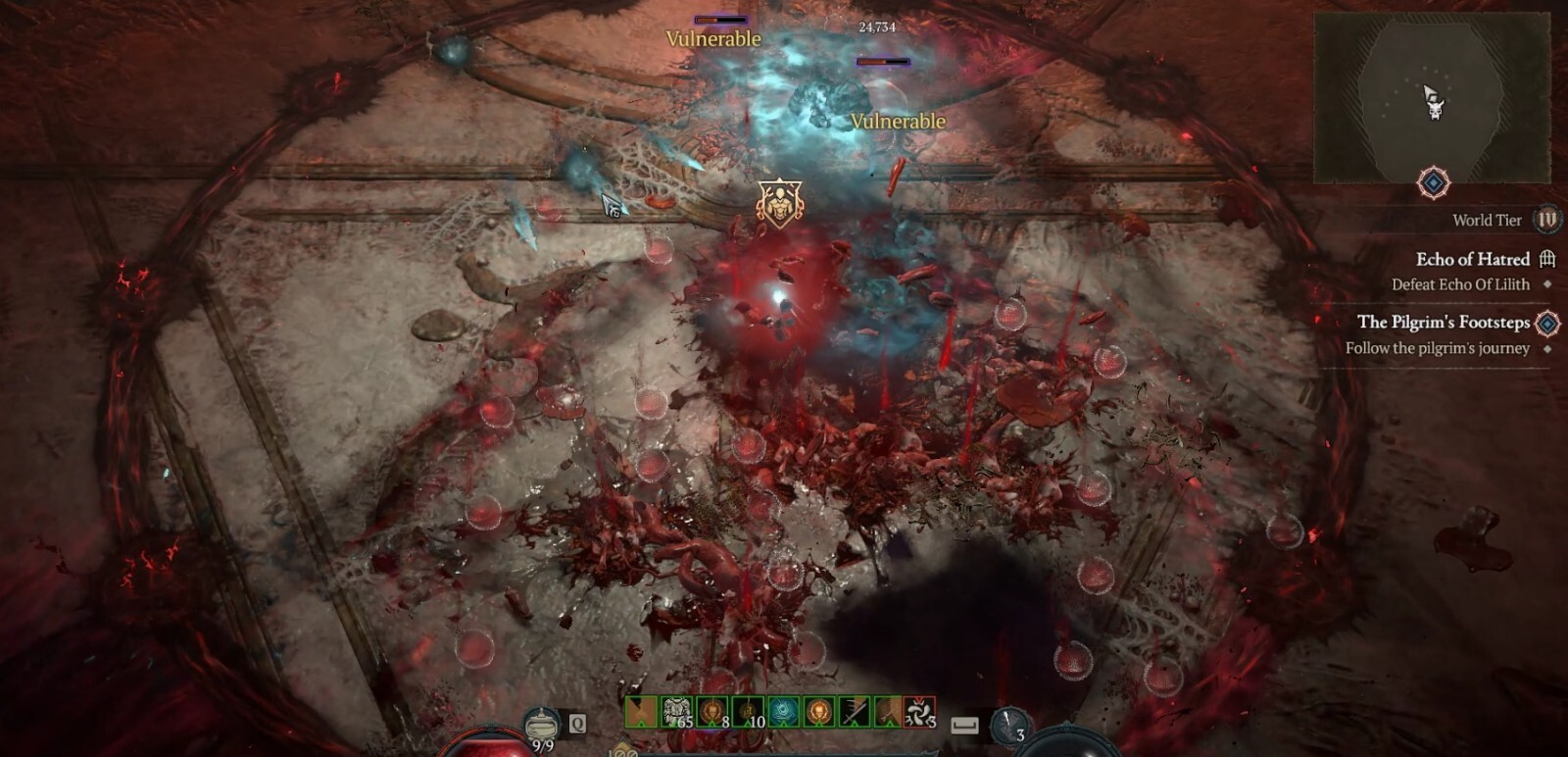Select the sword item icon in the pickup bar
The height and width of the screenshot is (757, 1568).
(x=855, y=710)
